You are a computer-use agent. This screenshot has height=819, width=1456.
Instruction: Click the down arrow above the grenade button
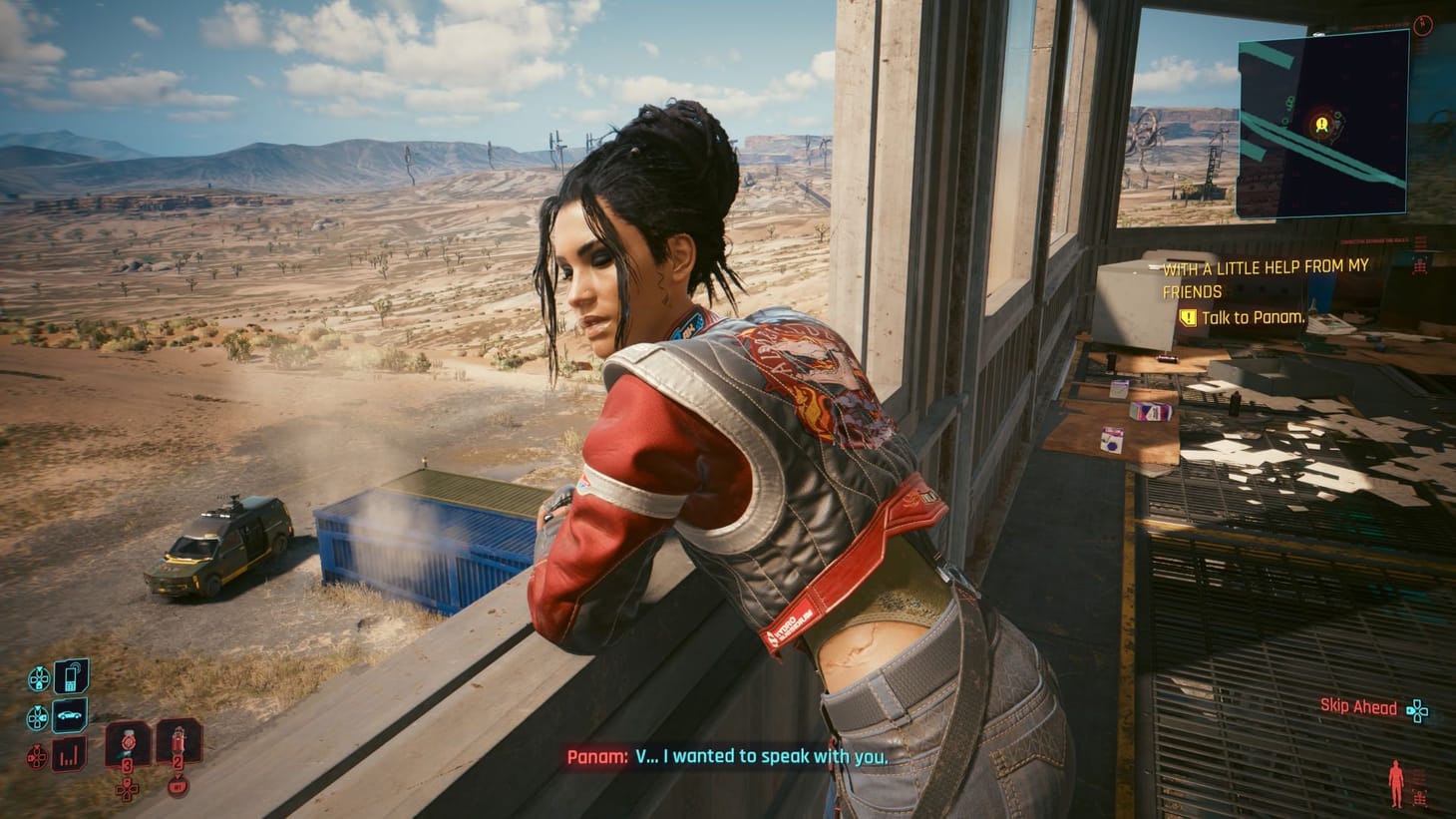(179, 776)
